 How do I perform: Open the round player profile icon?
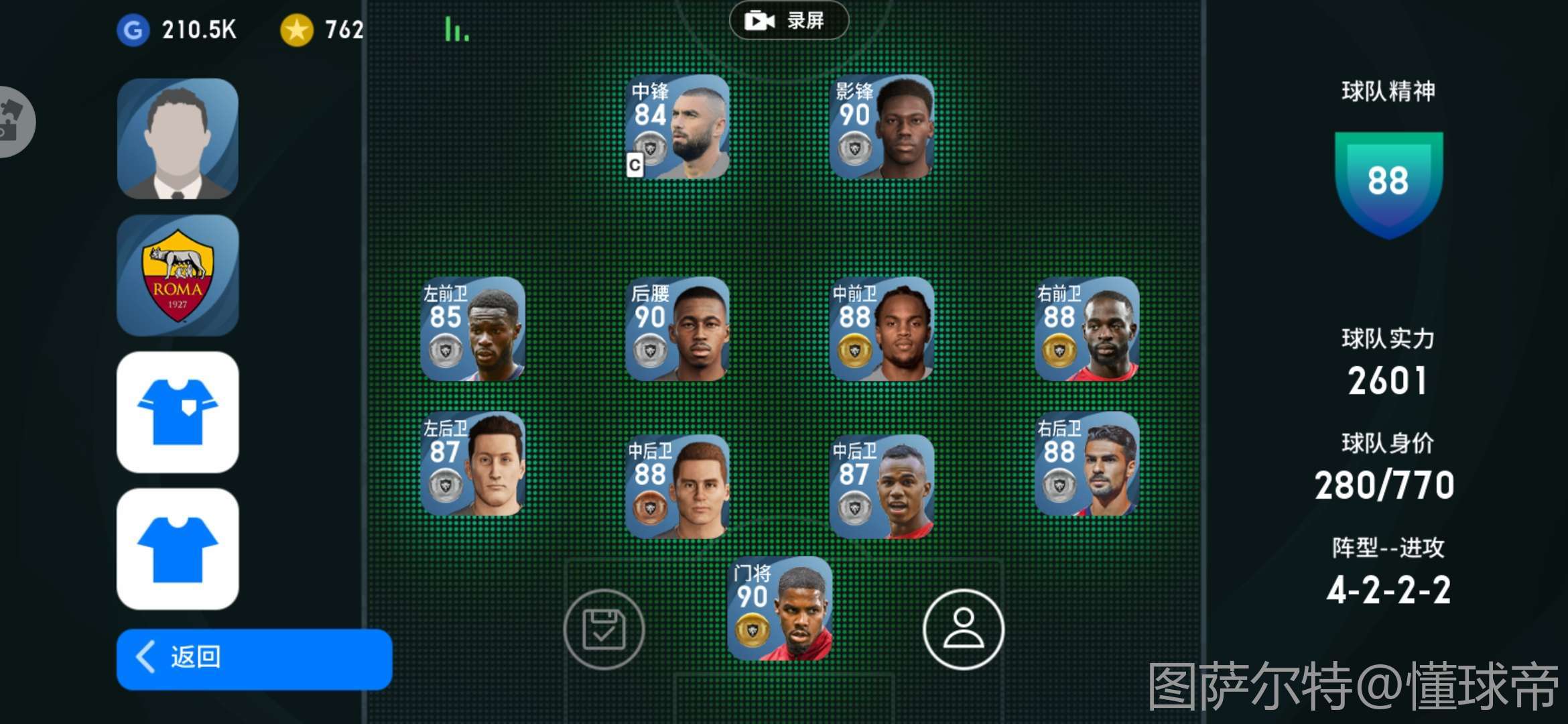tap(963, 629)
